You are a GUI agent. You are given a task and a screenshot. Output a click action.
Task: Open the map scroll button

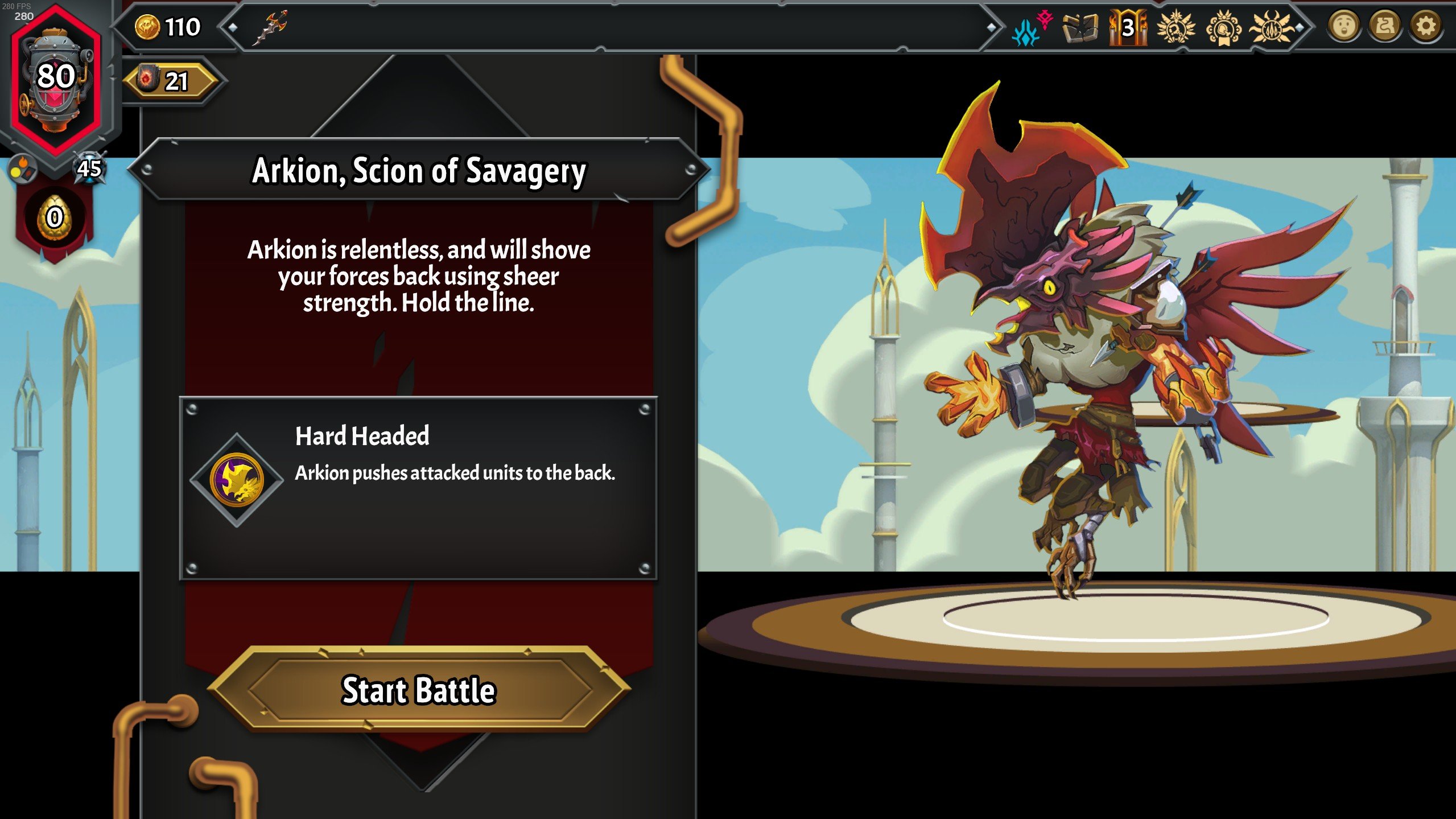click(x=1384, y=26)
